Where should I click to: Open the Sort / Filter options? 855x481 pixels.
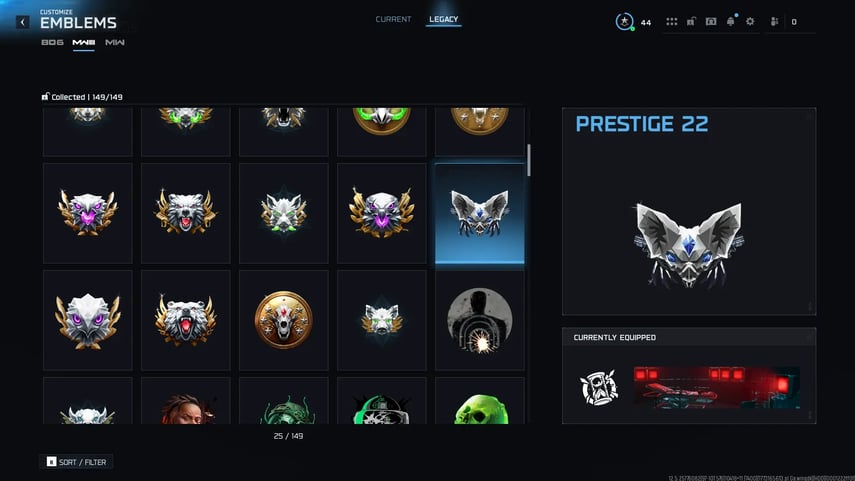click(76, 462)
